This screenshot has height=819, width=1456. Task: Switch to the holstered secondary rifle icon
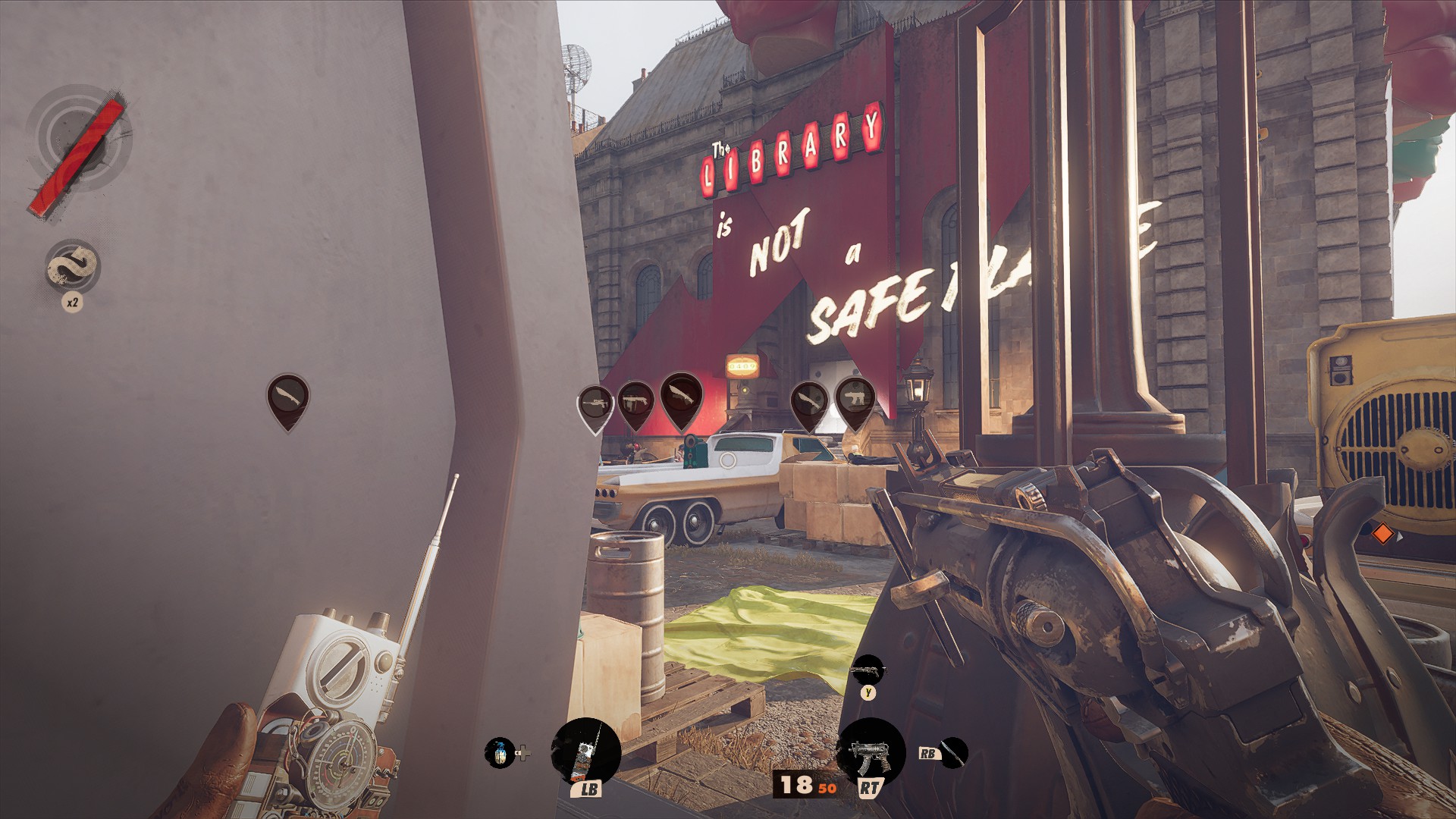(868, 670)
